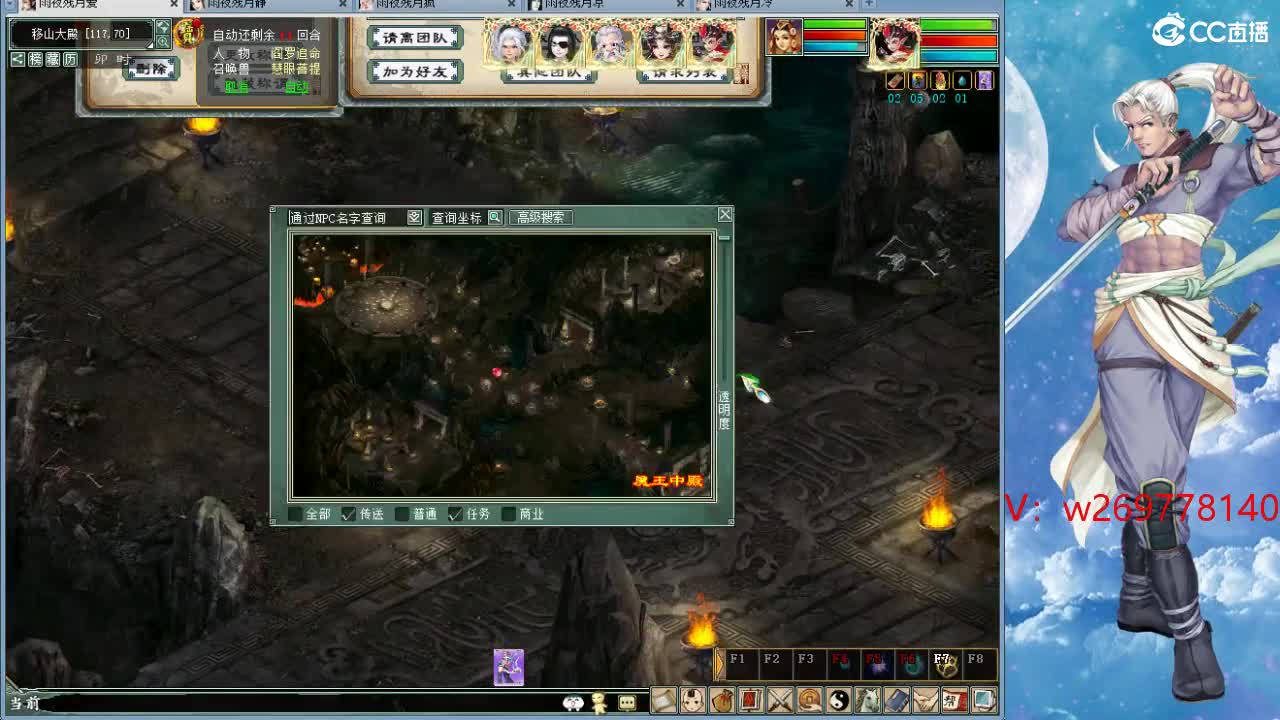Open 高级搜索 in the map window
Viewport: 1280px width, 720px height.
coord(543,215)
